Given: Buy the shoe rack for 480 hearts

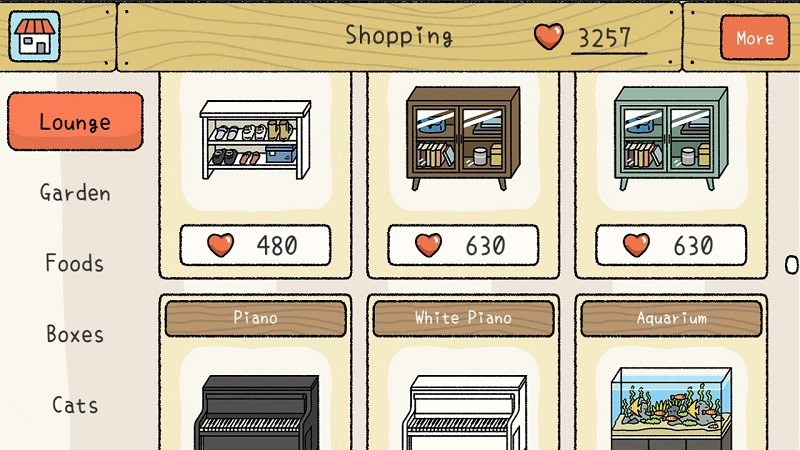Looking at the screenshot, I should 255,245.
